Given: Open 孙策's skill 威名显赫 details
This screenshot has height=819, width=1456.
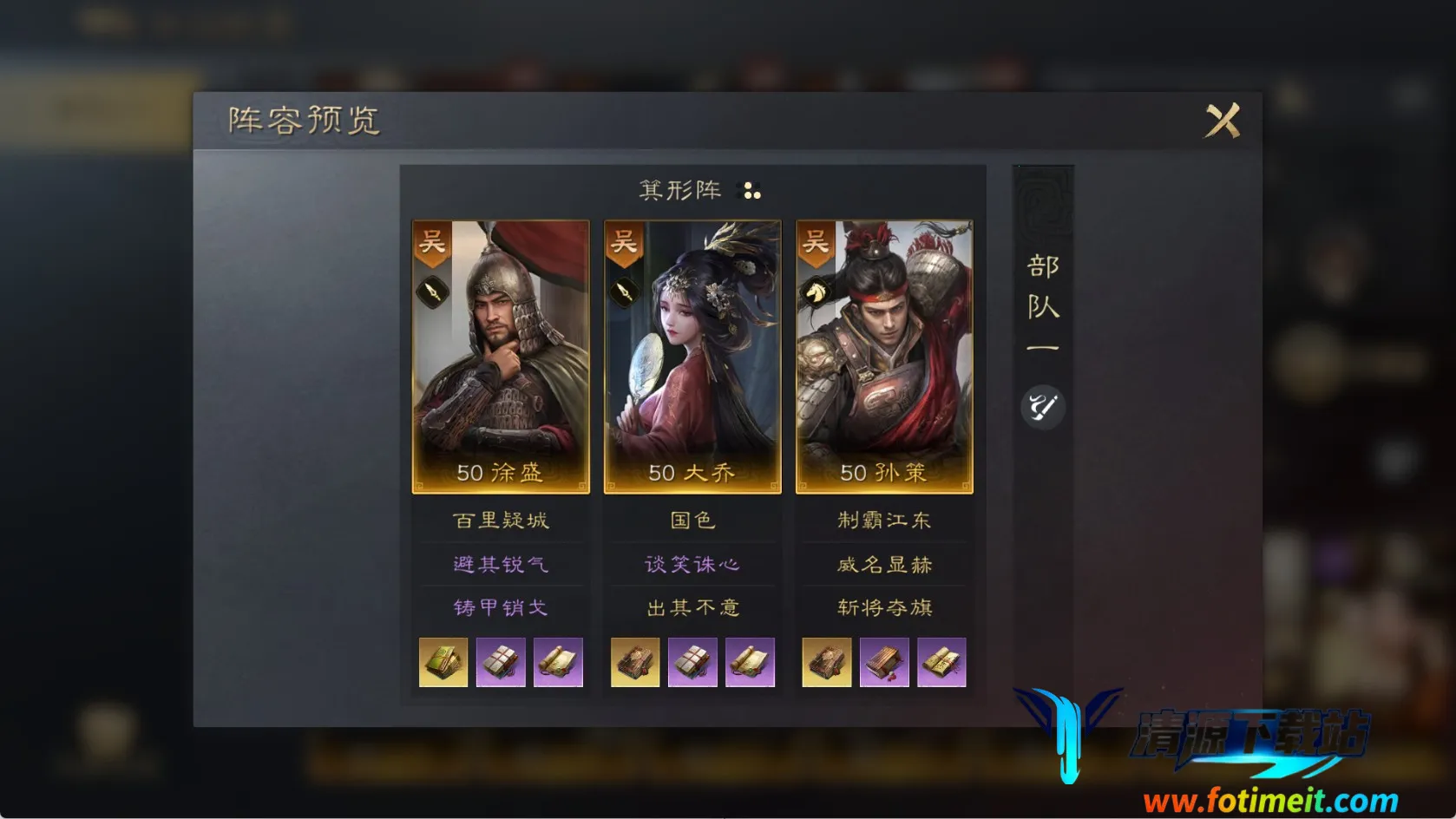Looking at the screenshot, I should point(883,564).
